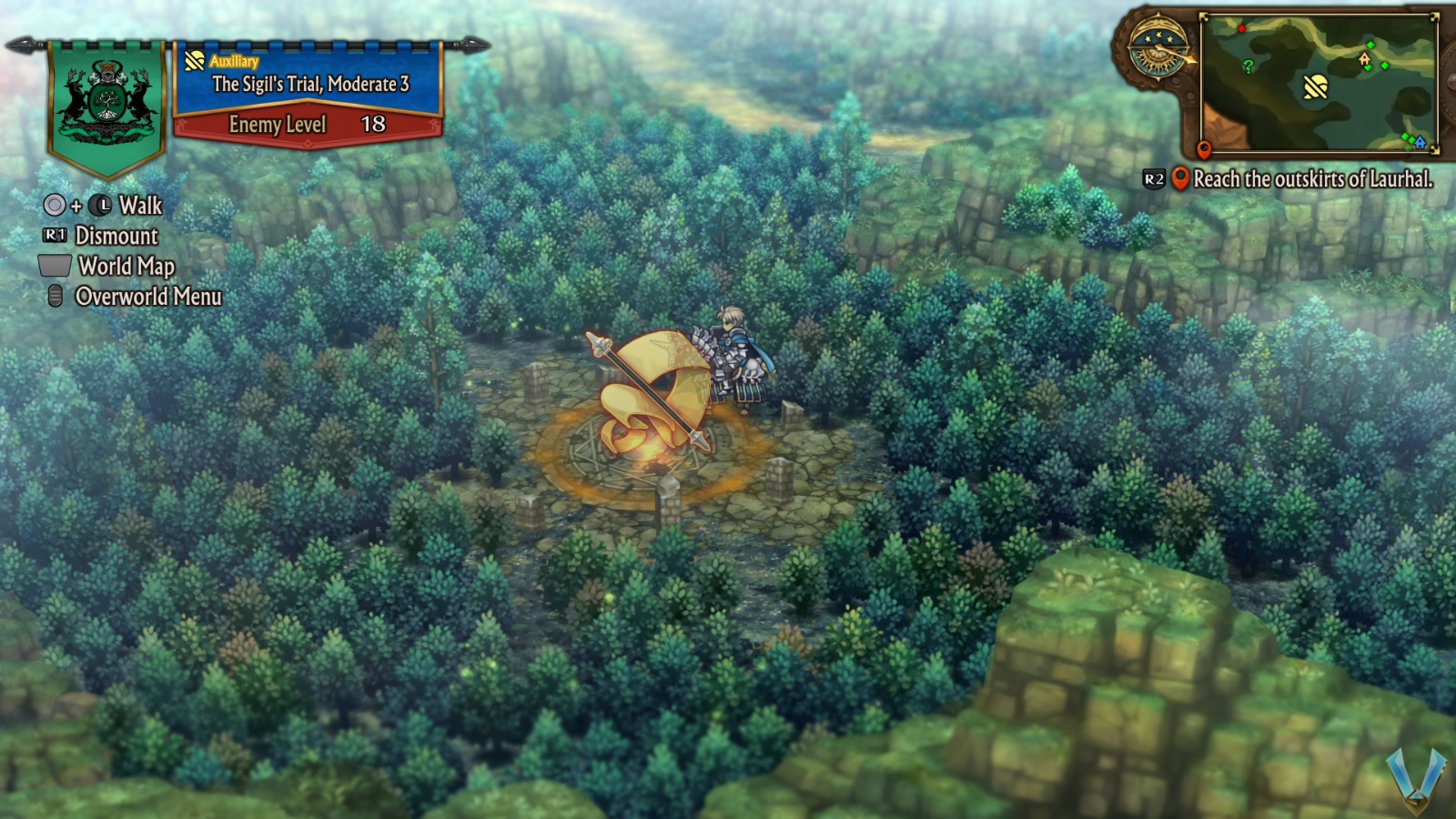Select the compass dial on the minimap
The image size is (1456, 819).
click(1158, 50)
